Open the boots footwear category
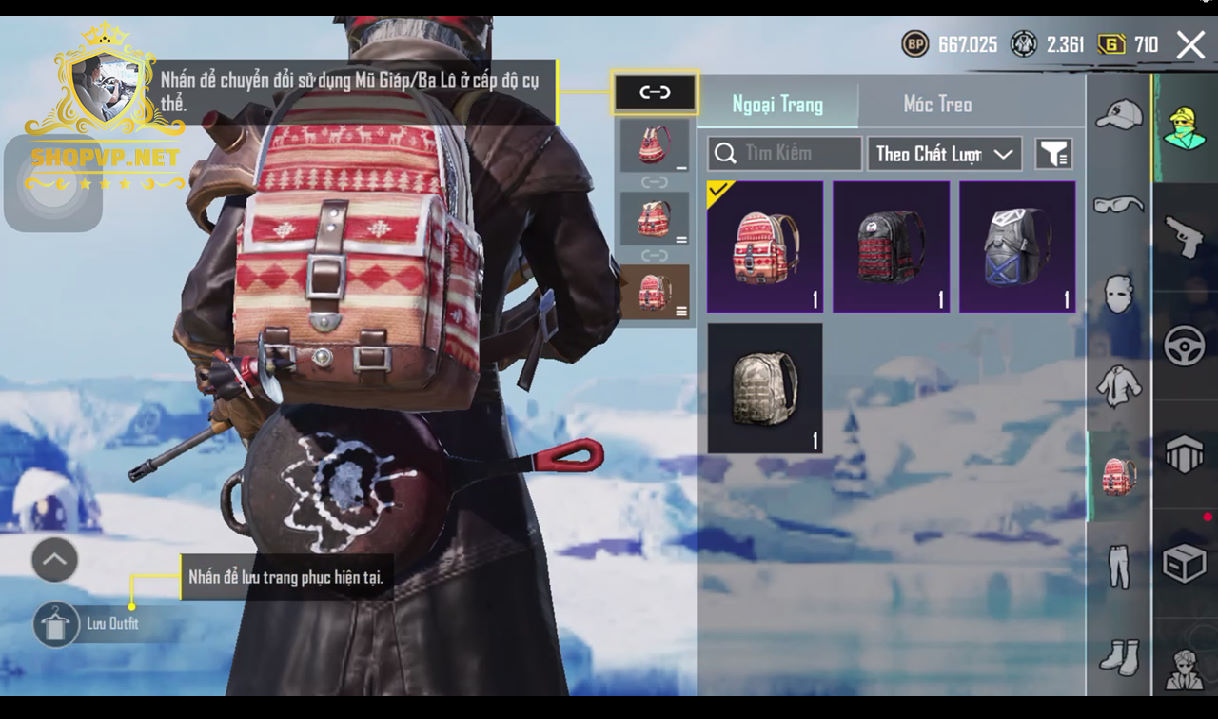The image size is (1218, 719). (1118, 657)
